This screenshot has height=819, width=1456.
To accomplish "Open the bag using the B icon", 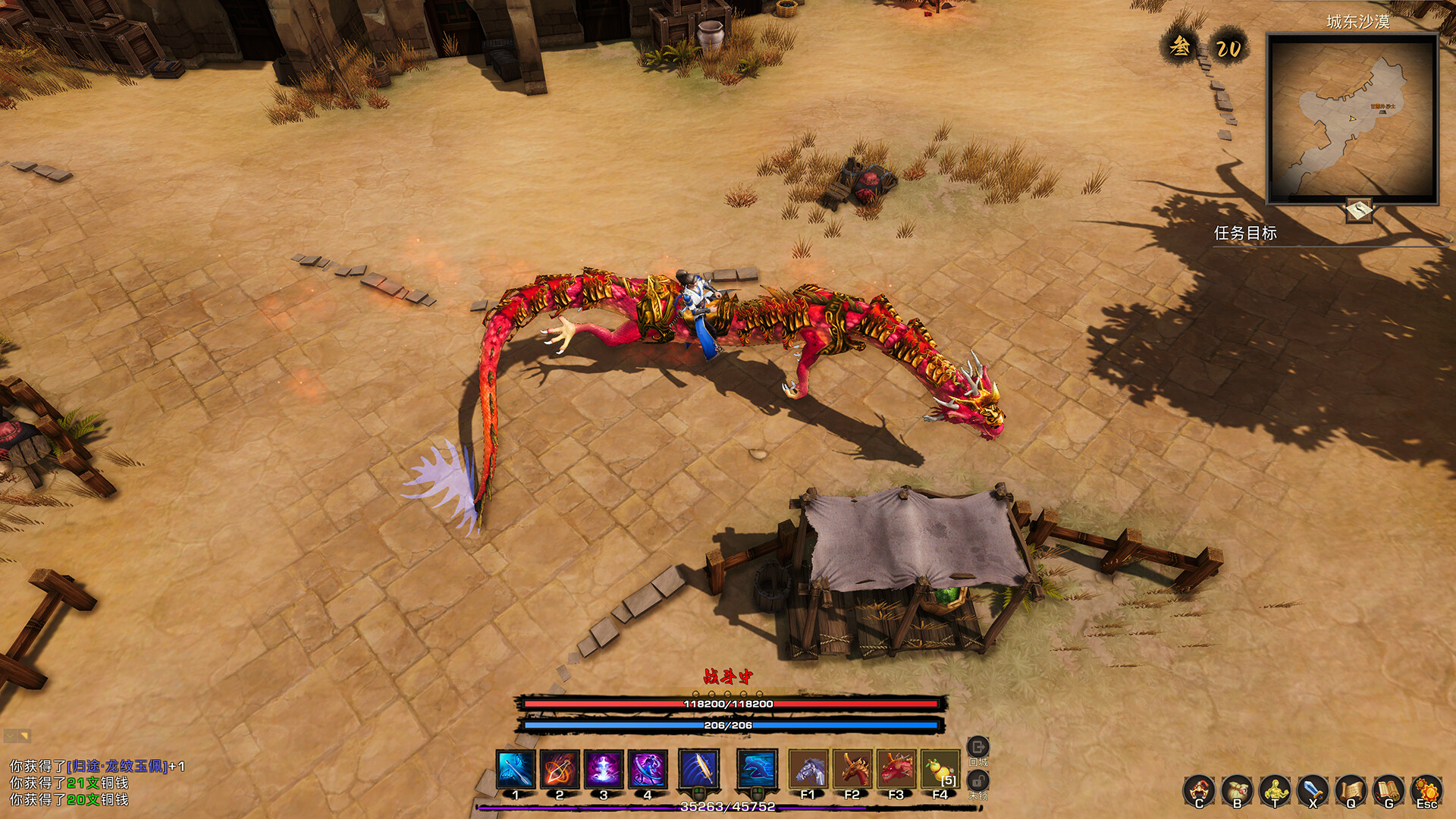I will 1236,790.
